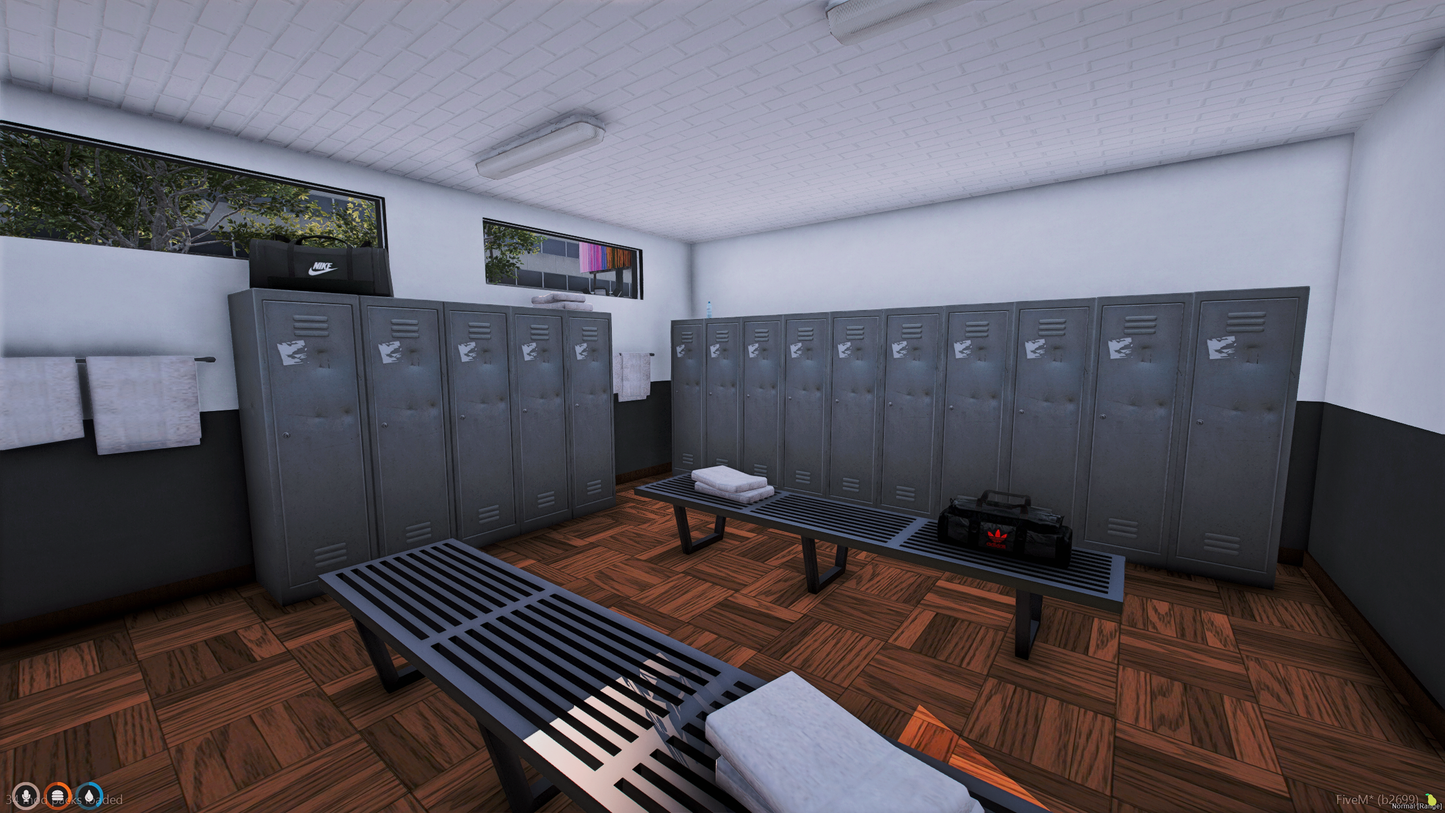Click the yellow pear icon
This screenshot has width=1445, height=813.
coord(1432,799)
